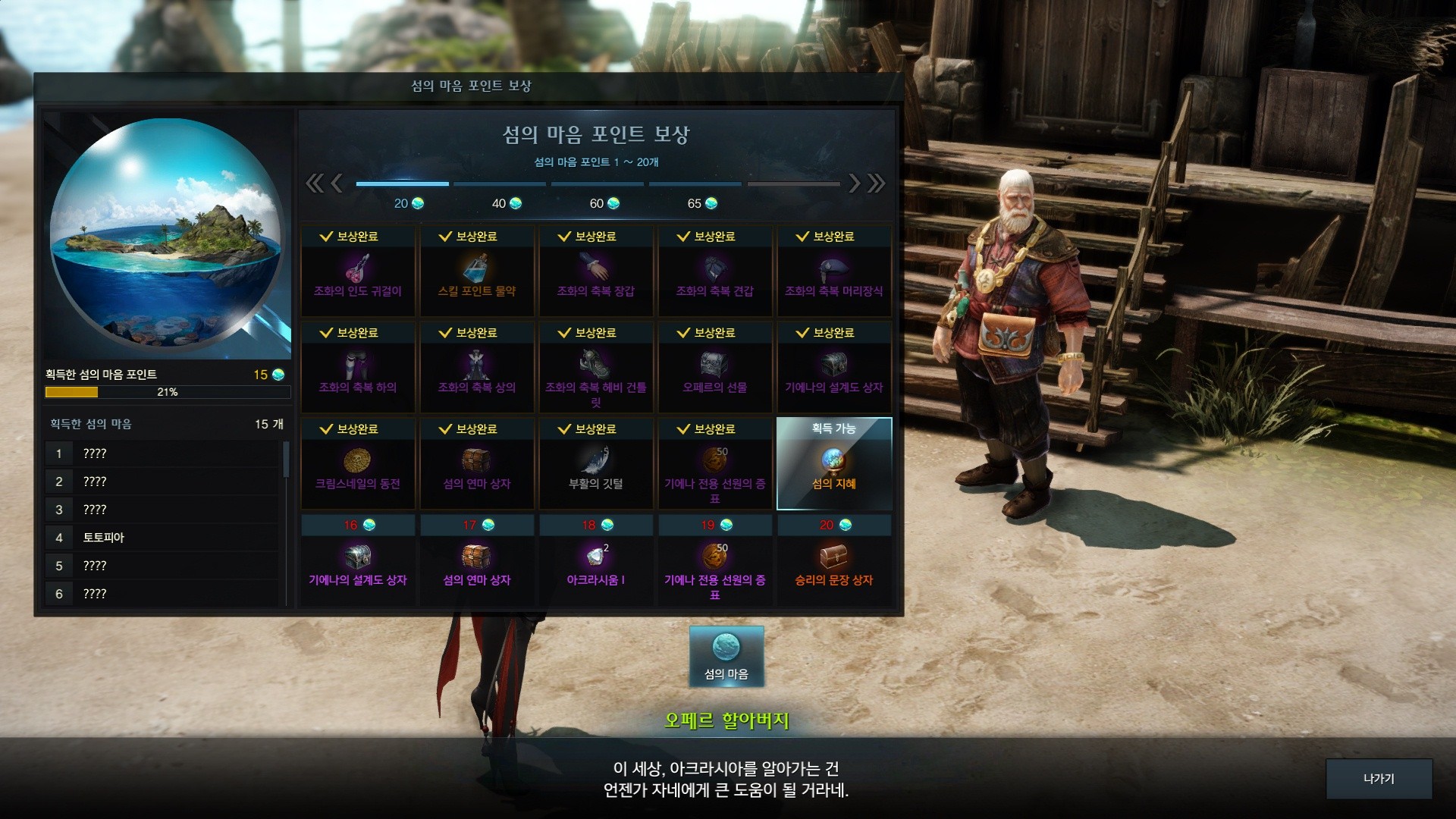1456x819 pixels.
Task: Go to previous reward page arrow
Action: coord(337,183)
